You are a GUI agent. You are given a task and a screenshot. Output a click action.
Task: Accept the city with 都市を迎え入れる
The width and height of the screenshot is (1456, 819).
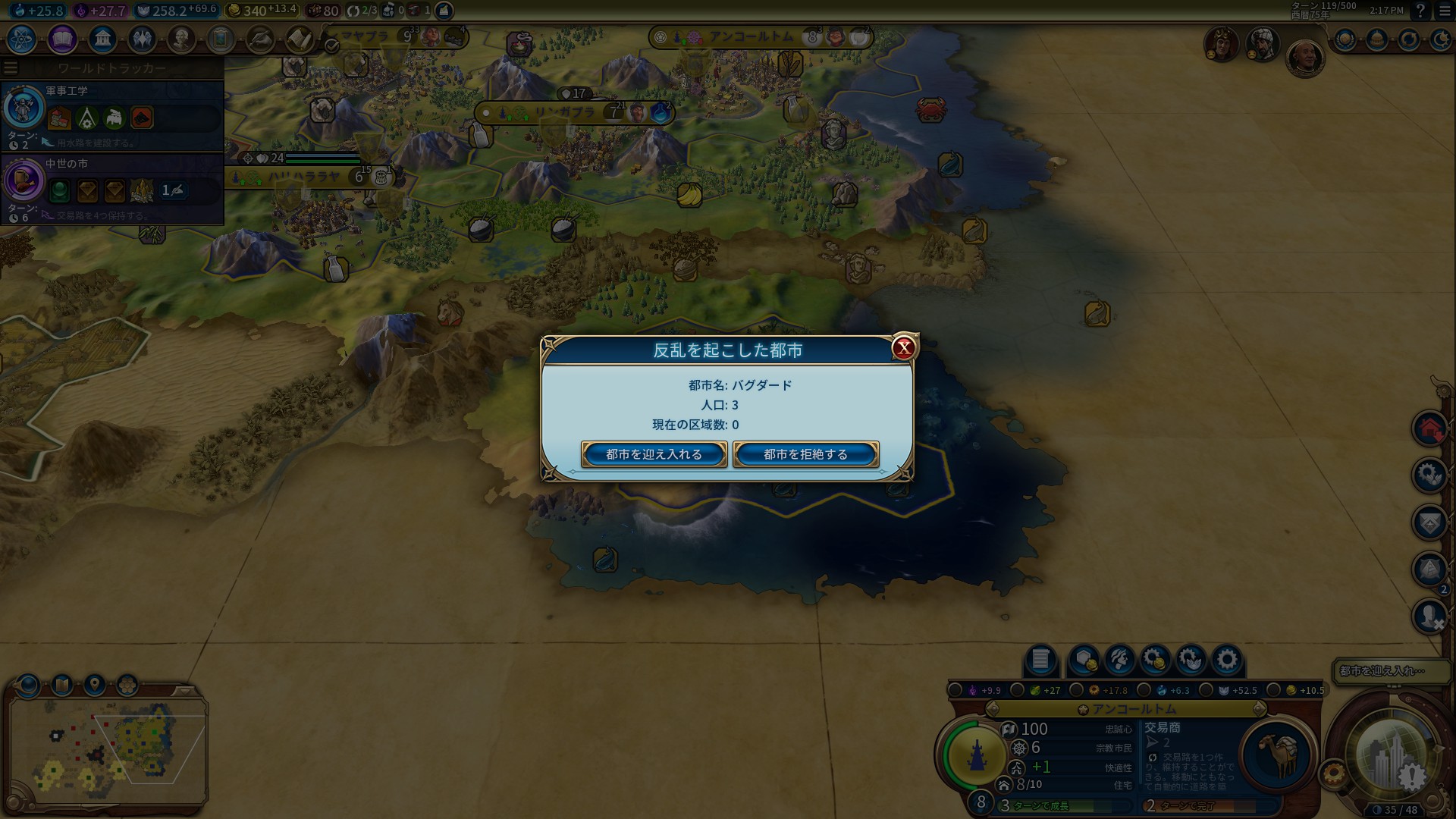654,454
